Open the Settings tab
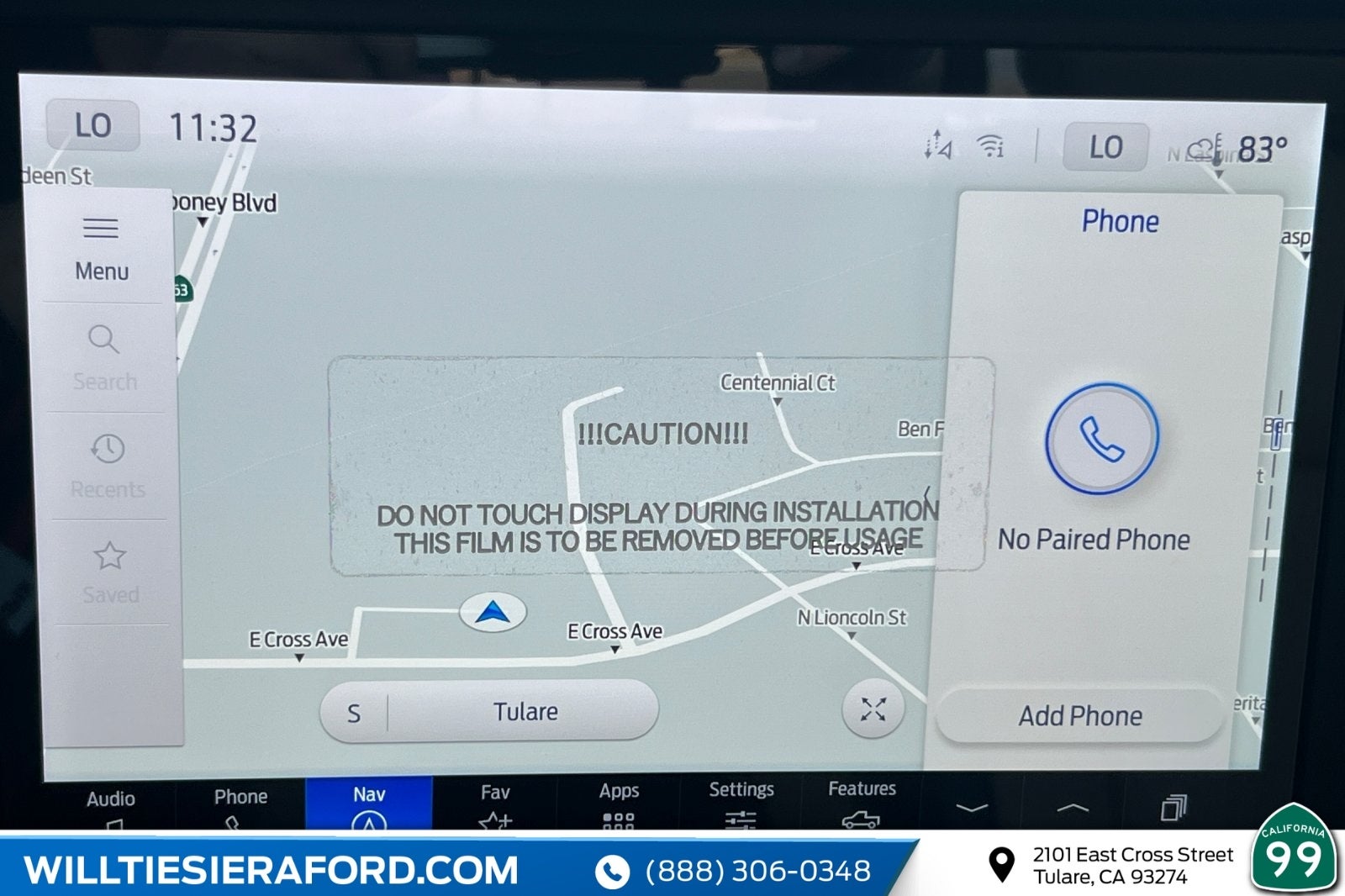1345x896 pixels. (741, 801)
